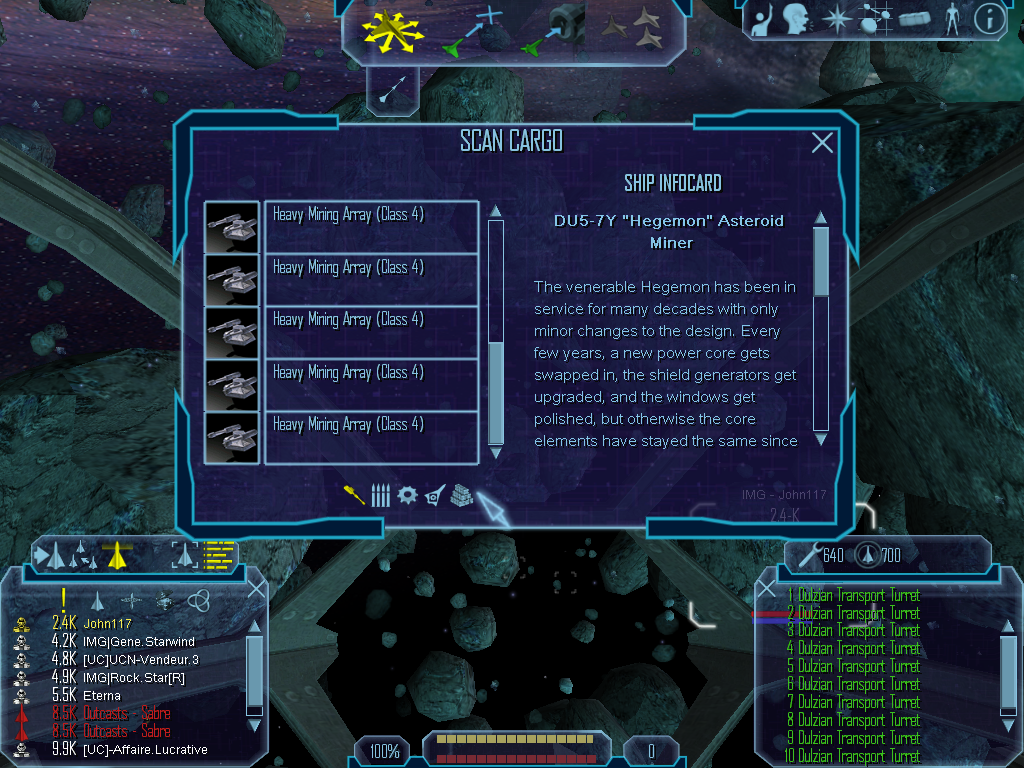Open the information icon in top bar

point(989,19)
